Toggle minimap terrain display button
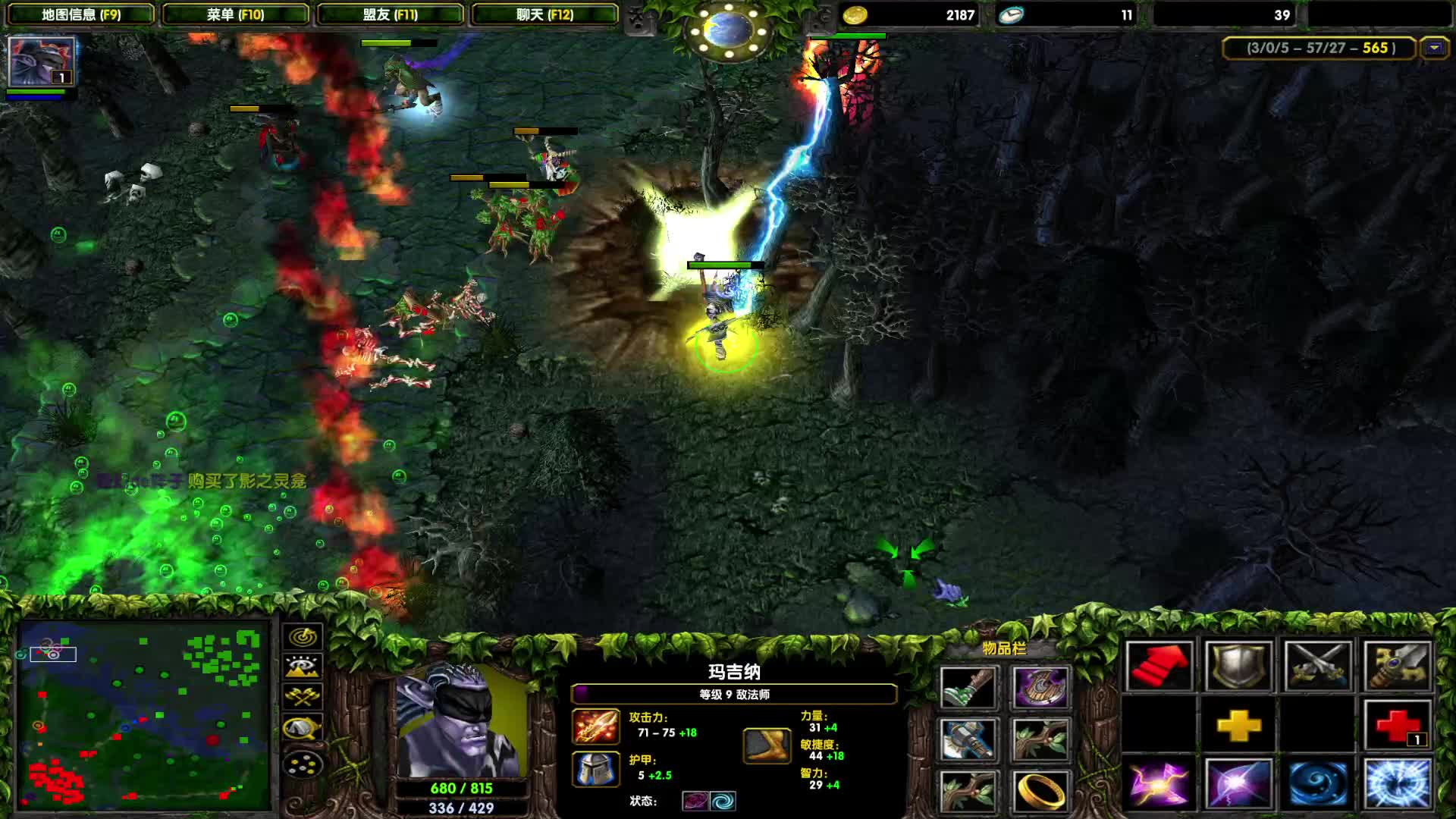 (303, 667)
